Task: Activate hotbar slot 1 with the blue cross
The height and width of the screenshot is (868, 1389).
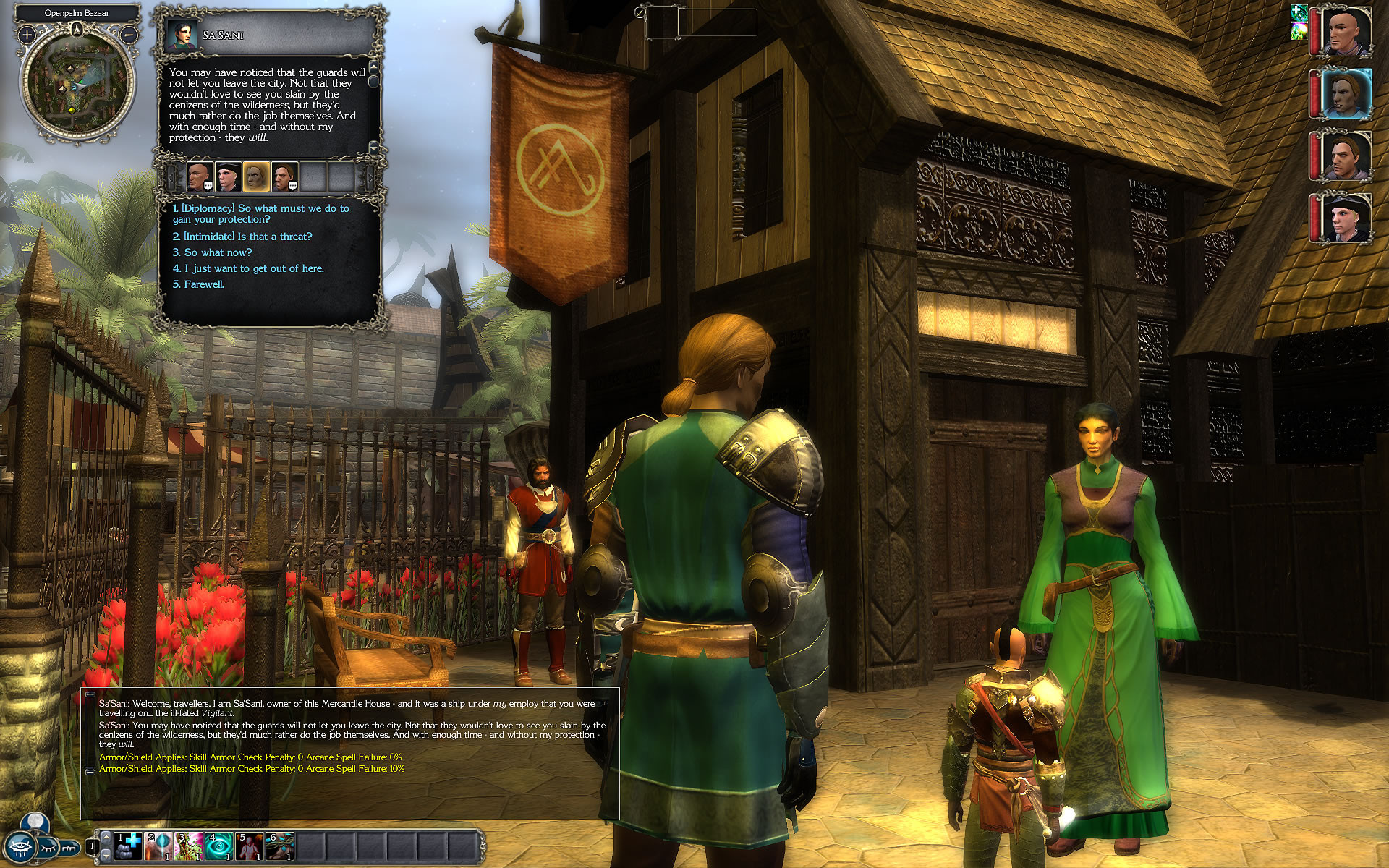Action: click(x=128, y=846)
